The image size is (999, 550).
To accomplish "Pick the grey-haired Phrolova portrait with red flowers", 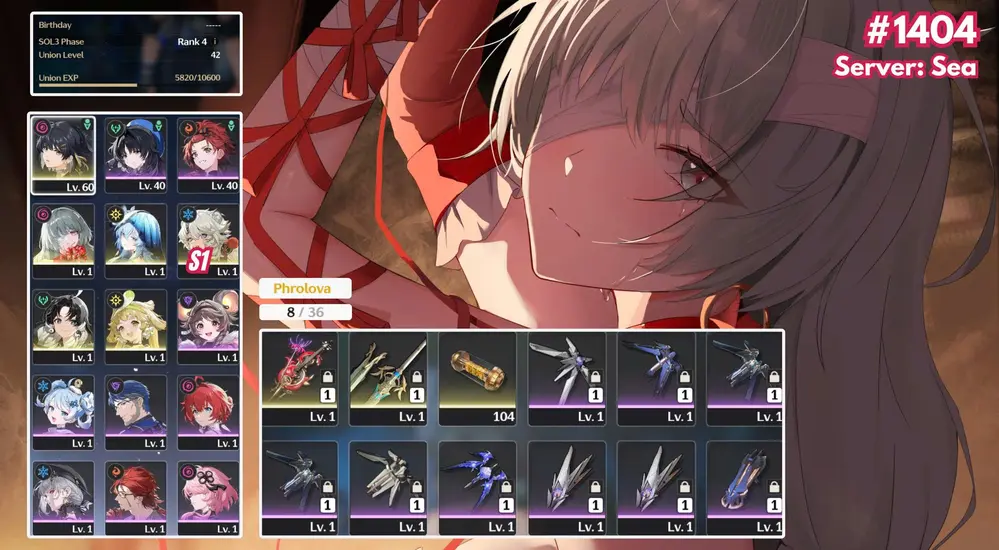I will [63, 240].
